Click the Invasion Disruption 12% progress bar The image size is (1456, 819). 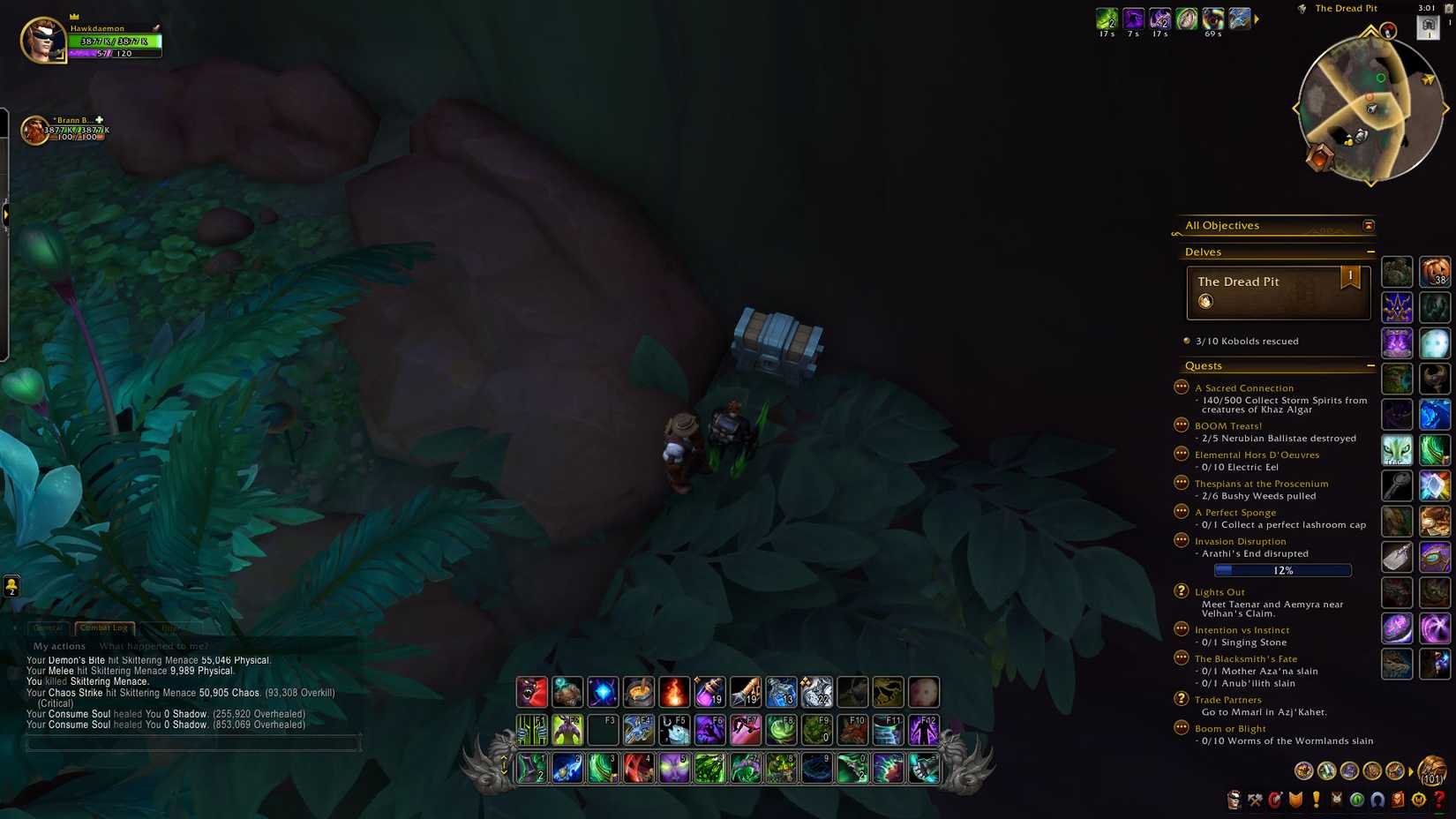click(x=1284, y=570)
